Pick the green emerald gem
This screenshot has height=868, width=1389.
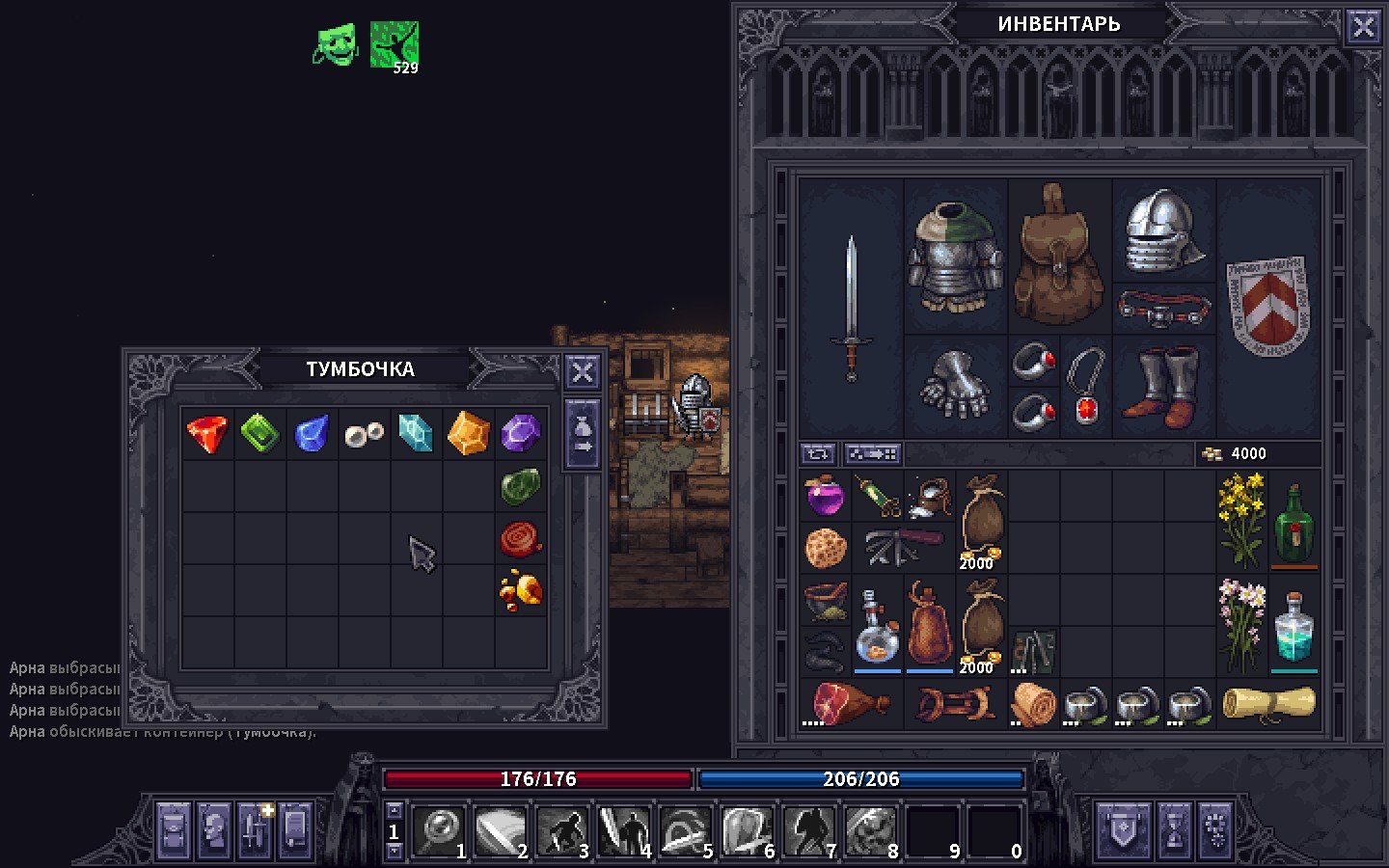pyautogui.click(x=259, y=433)
